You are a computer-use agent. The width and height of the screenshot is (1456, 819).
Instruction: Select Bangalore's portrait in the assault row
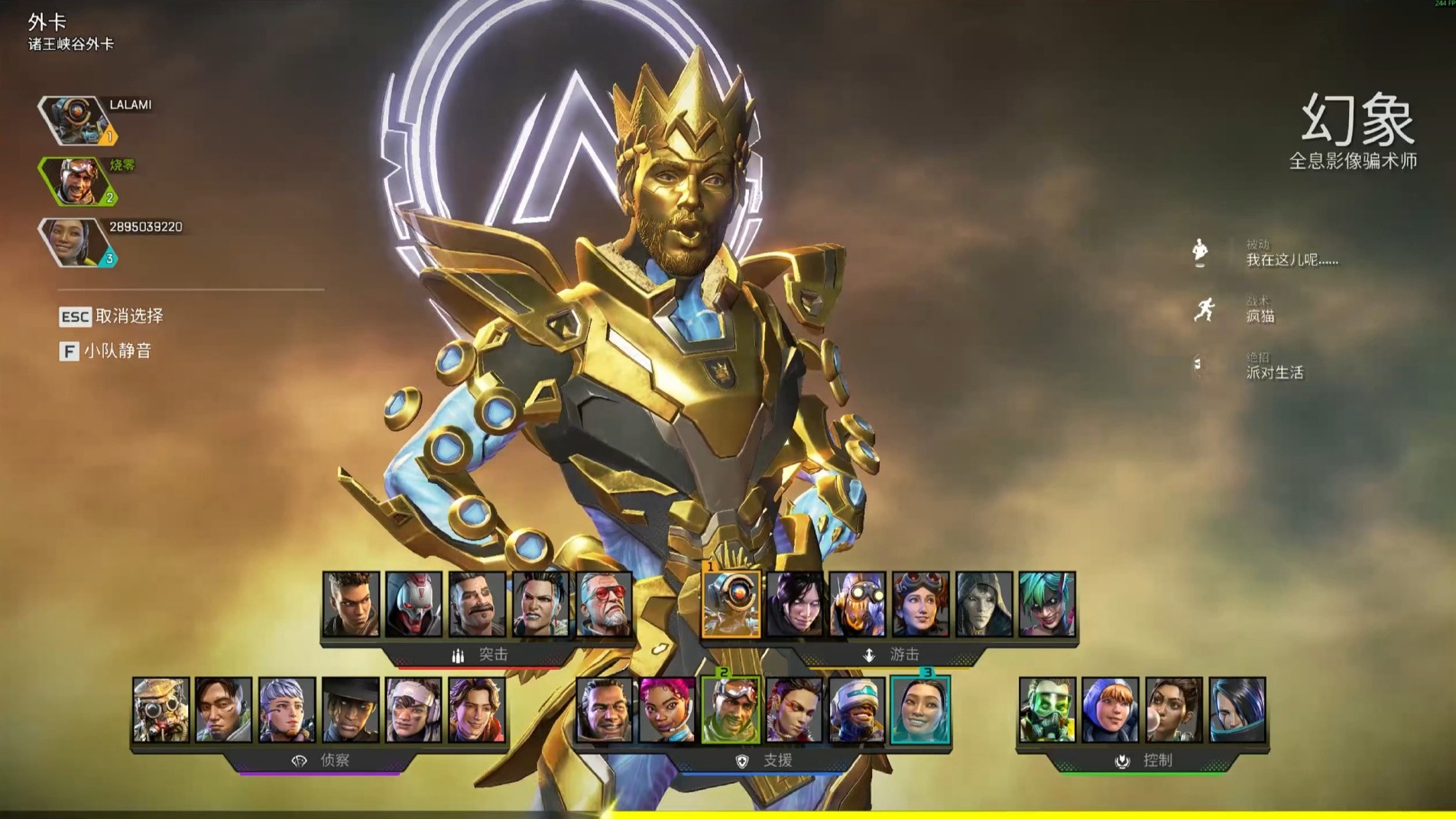pos(351,604)
